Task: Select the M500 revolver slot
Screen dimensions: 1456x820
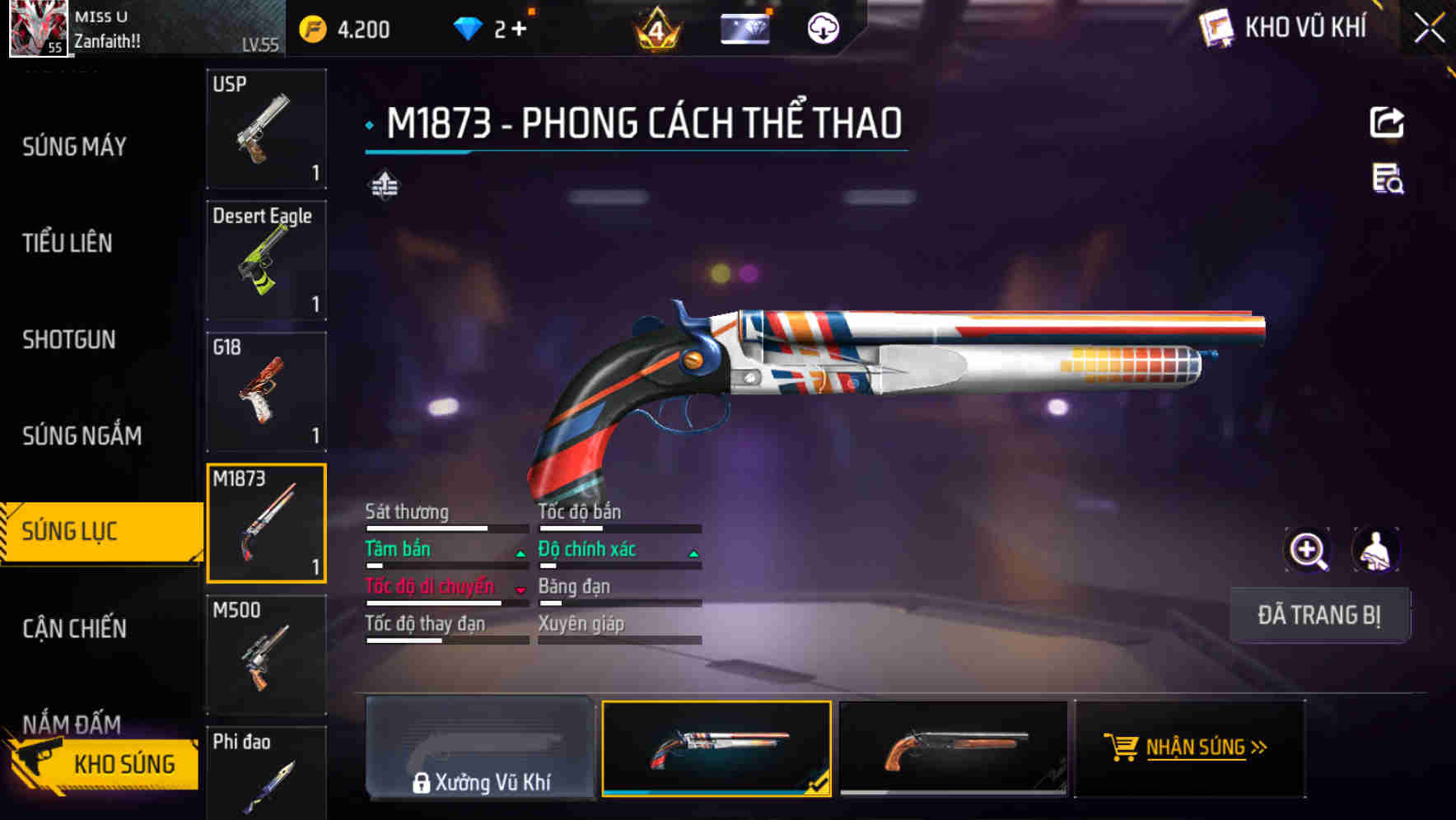Action: pyautogui.click(x=266, y=655)
